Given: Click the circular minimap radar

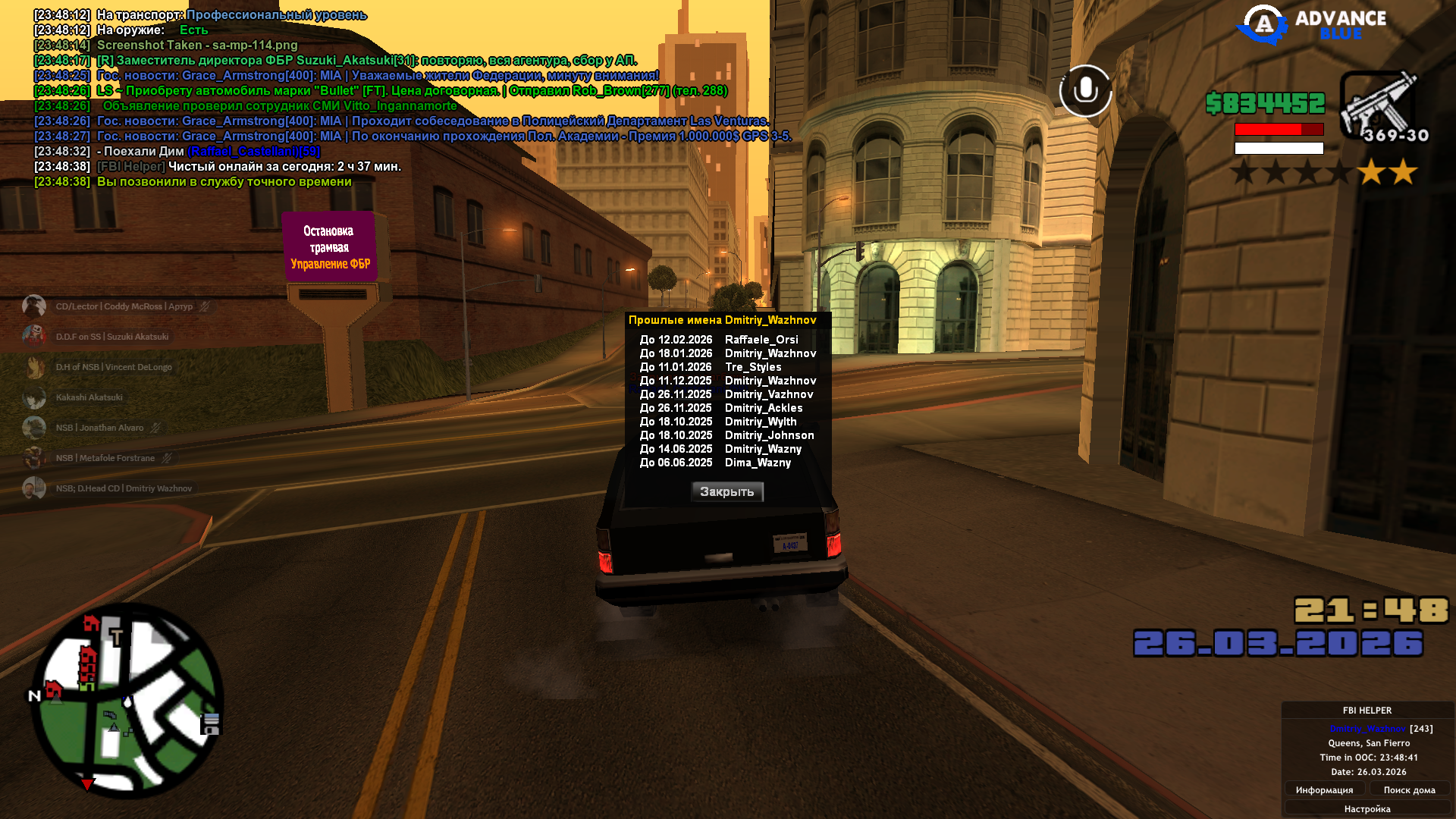Looking at the screenshot, I should point(127,700).
